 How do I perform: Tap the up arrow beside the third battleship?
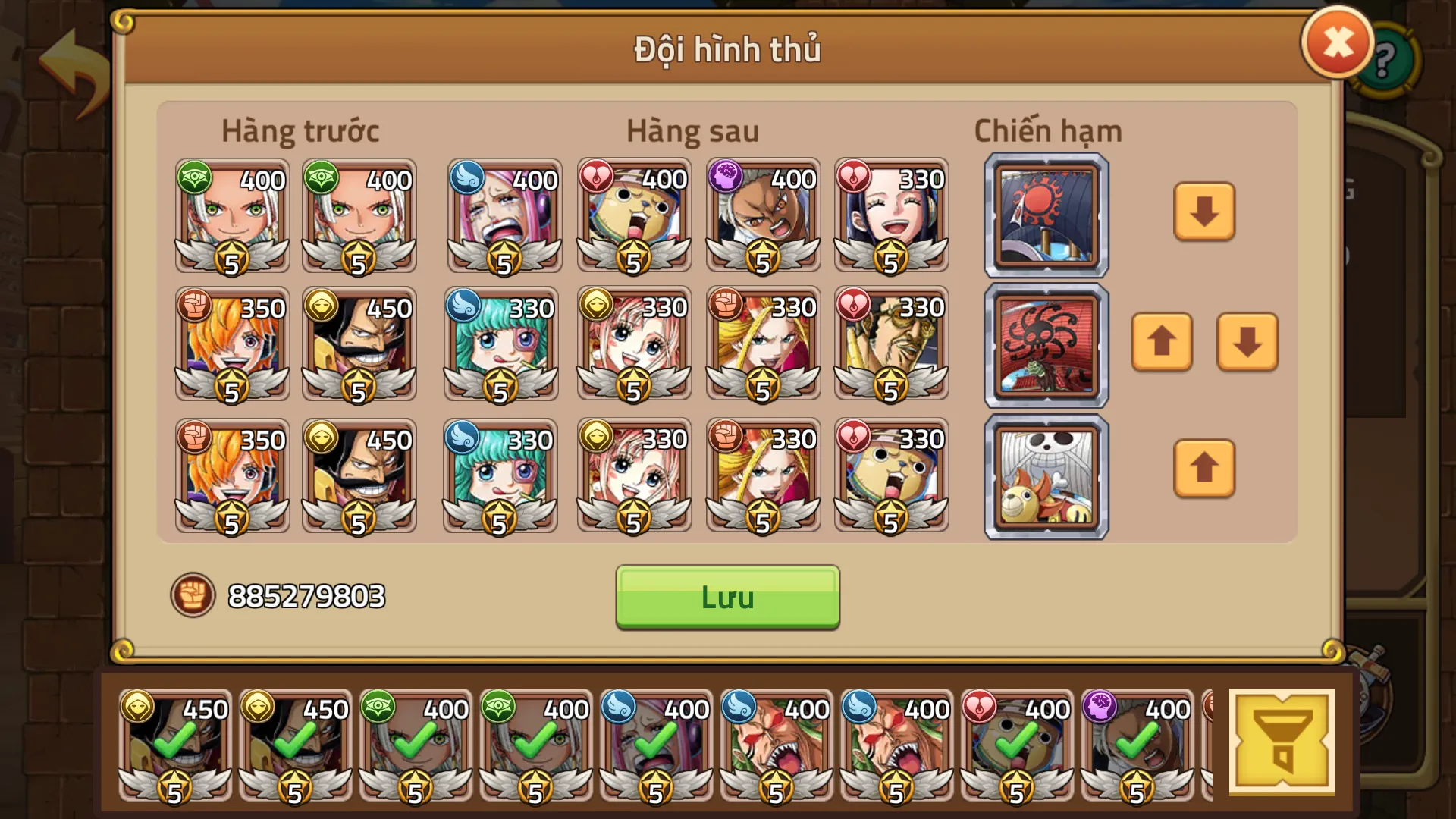coord(1204,469)
